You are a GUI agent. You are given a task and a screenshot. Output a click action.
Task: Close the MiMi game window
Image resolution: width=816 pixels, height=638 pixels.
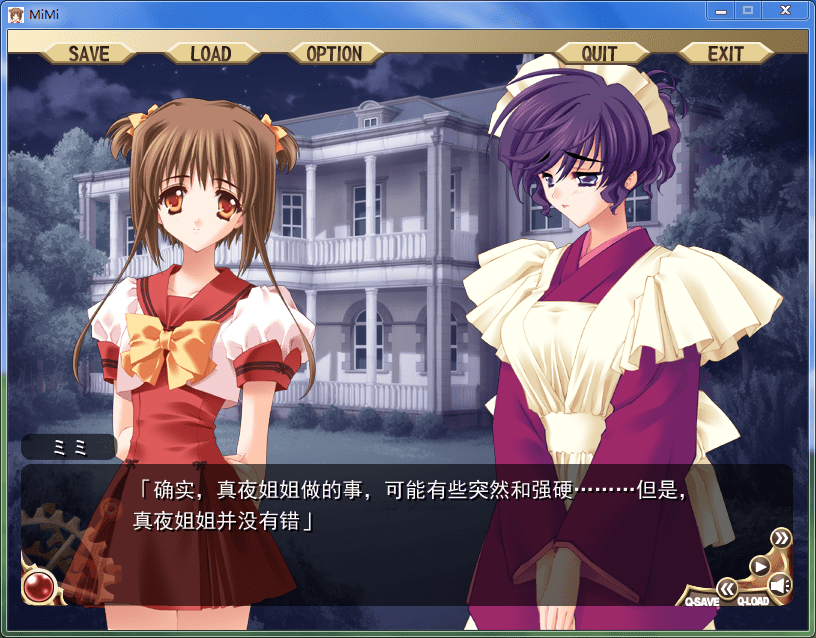click(x=787, y=10)
